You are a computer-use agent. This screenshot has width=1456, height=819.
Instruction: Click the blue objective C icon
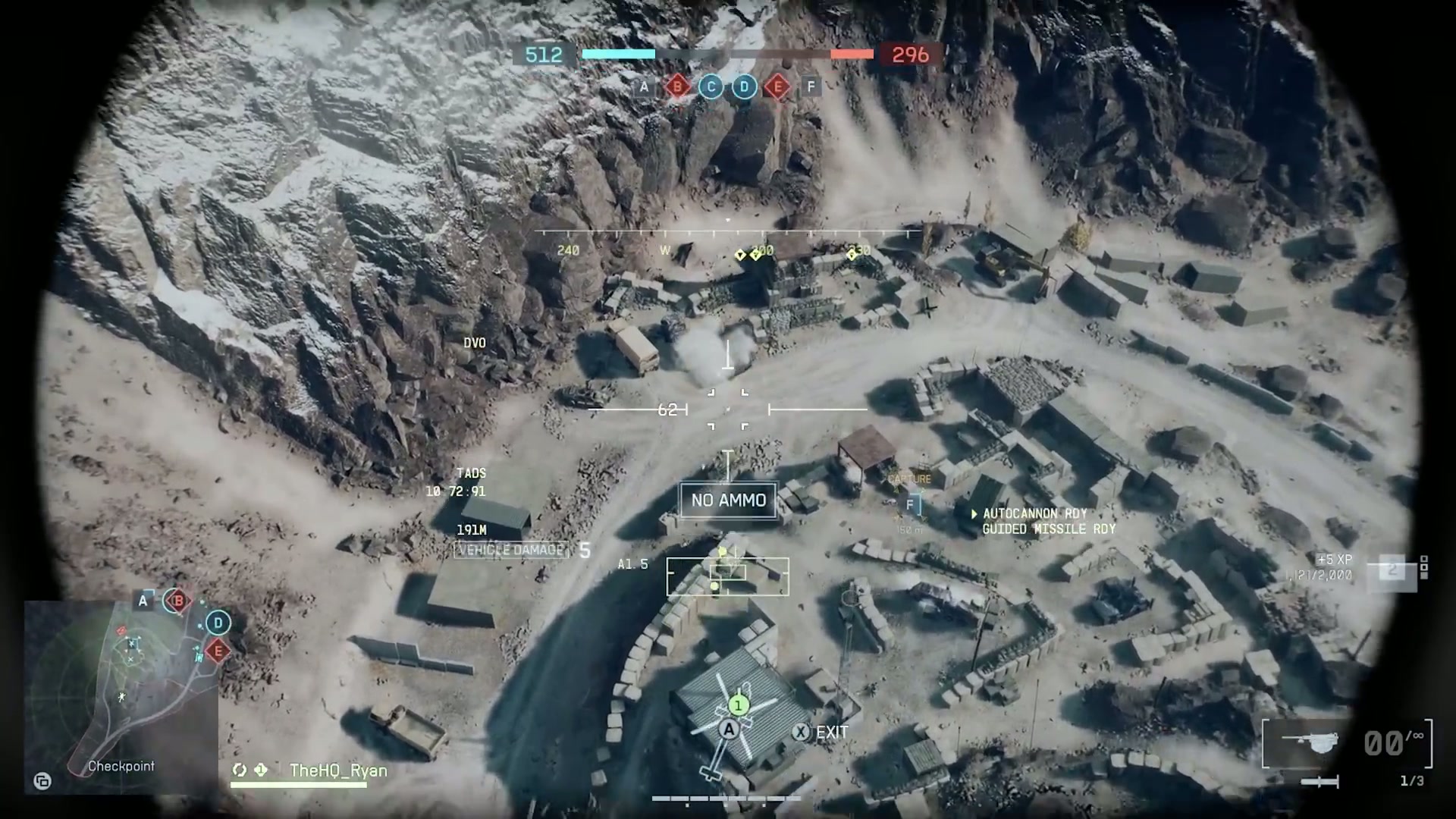click(711, 87)
